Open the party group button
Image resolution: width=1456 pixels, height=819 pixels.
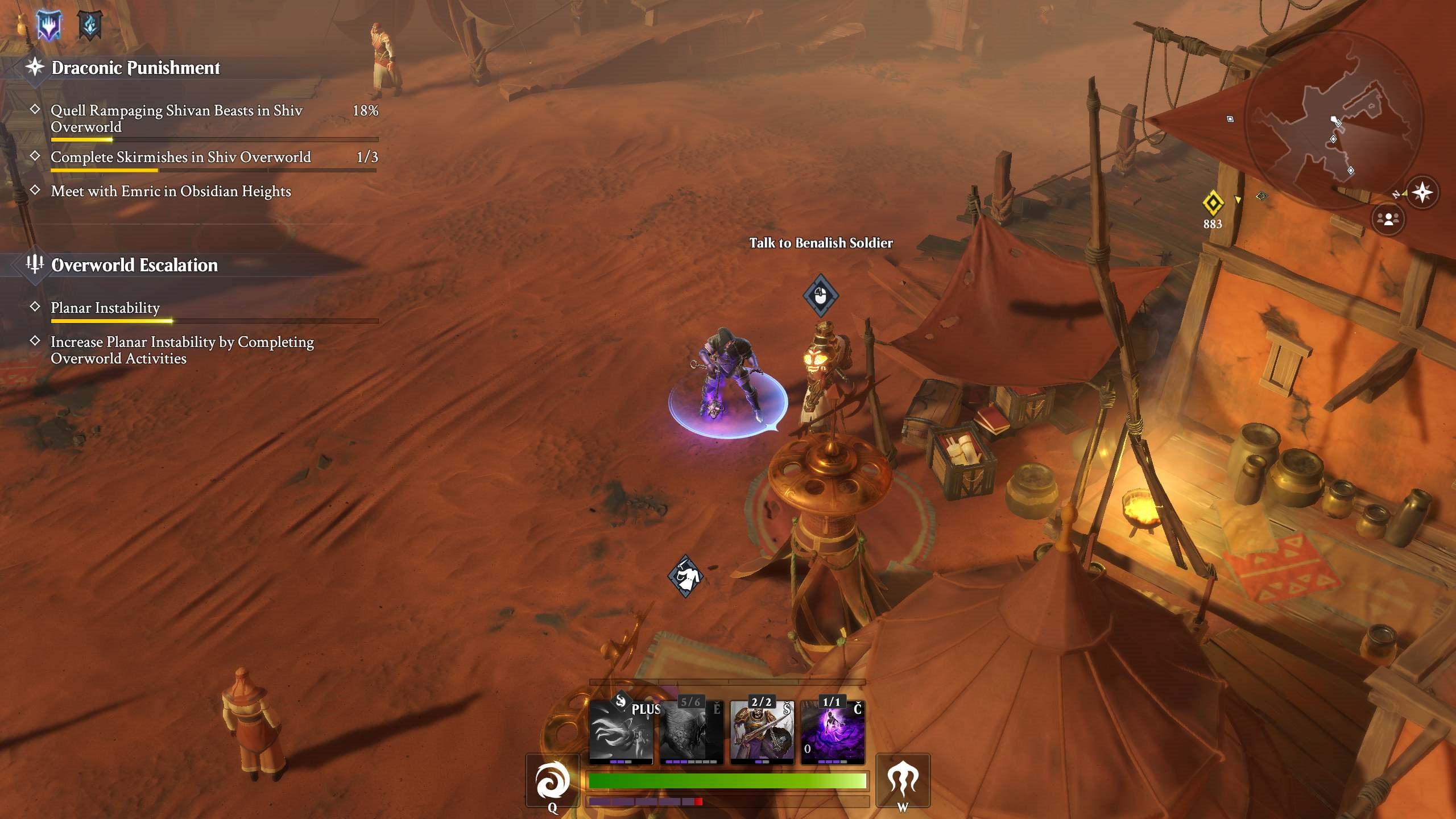pos(1388,219)
